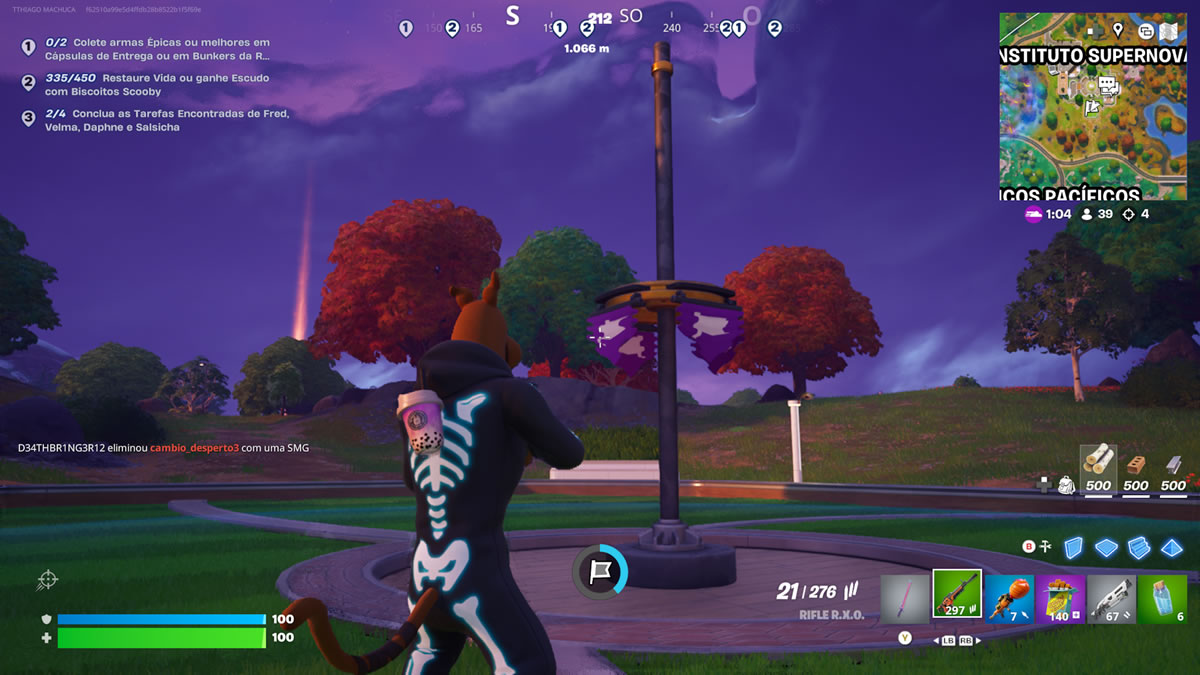Open the backpack inventory icon
The width and height of the screenshot is (1200, 675).
[1066, 485]
